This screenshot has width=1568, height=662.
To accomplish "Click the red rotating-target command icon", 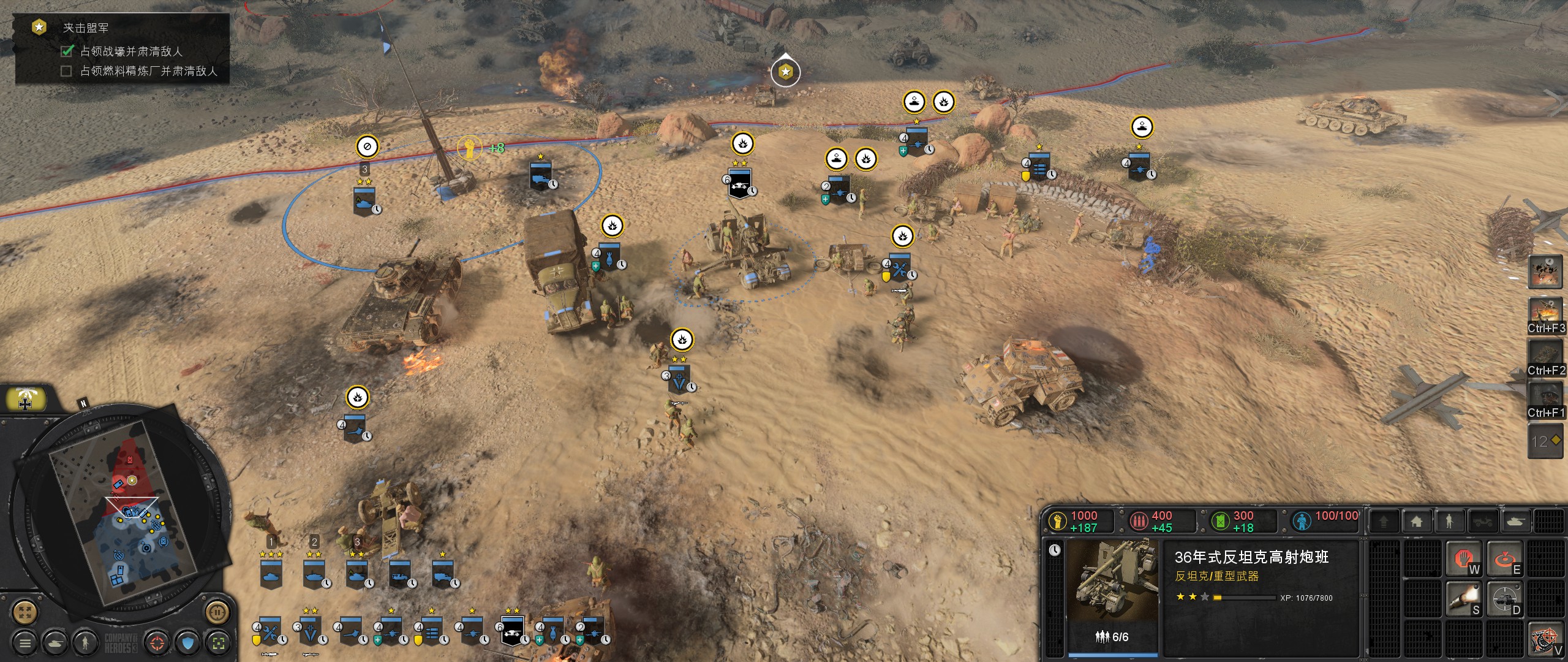I will click(1505, 558).
